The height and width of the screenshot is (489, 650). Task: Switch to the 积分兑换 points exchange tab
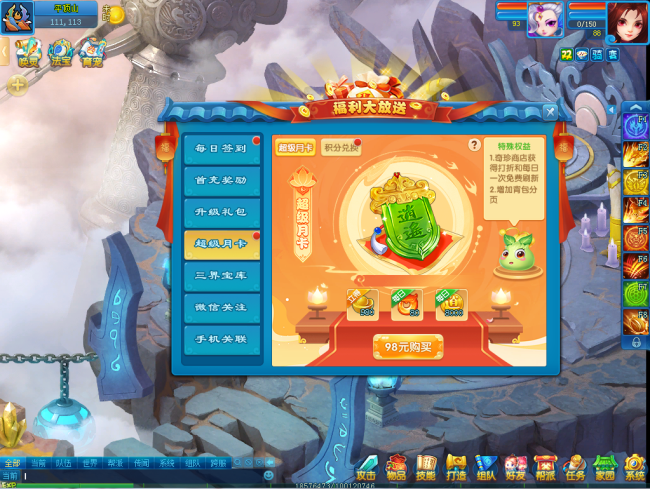[341, 149]
